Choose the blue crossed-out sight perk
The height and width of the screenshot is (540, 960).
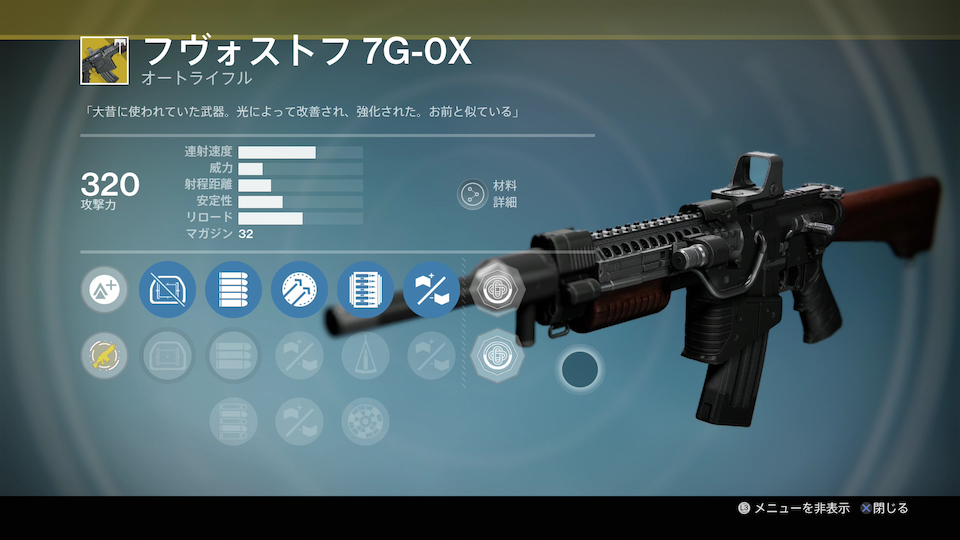pyautogui.click(x=167, y=291)
